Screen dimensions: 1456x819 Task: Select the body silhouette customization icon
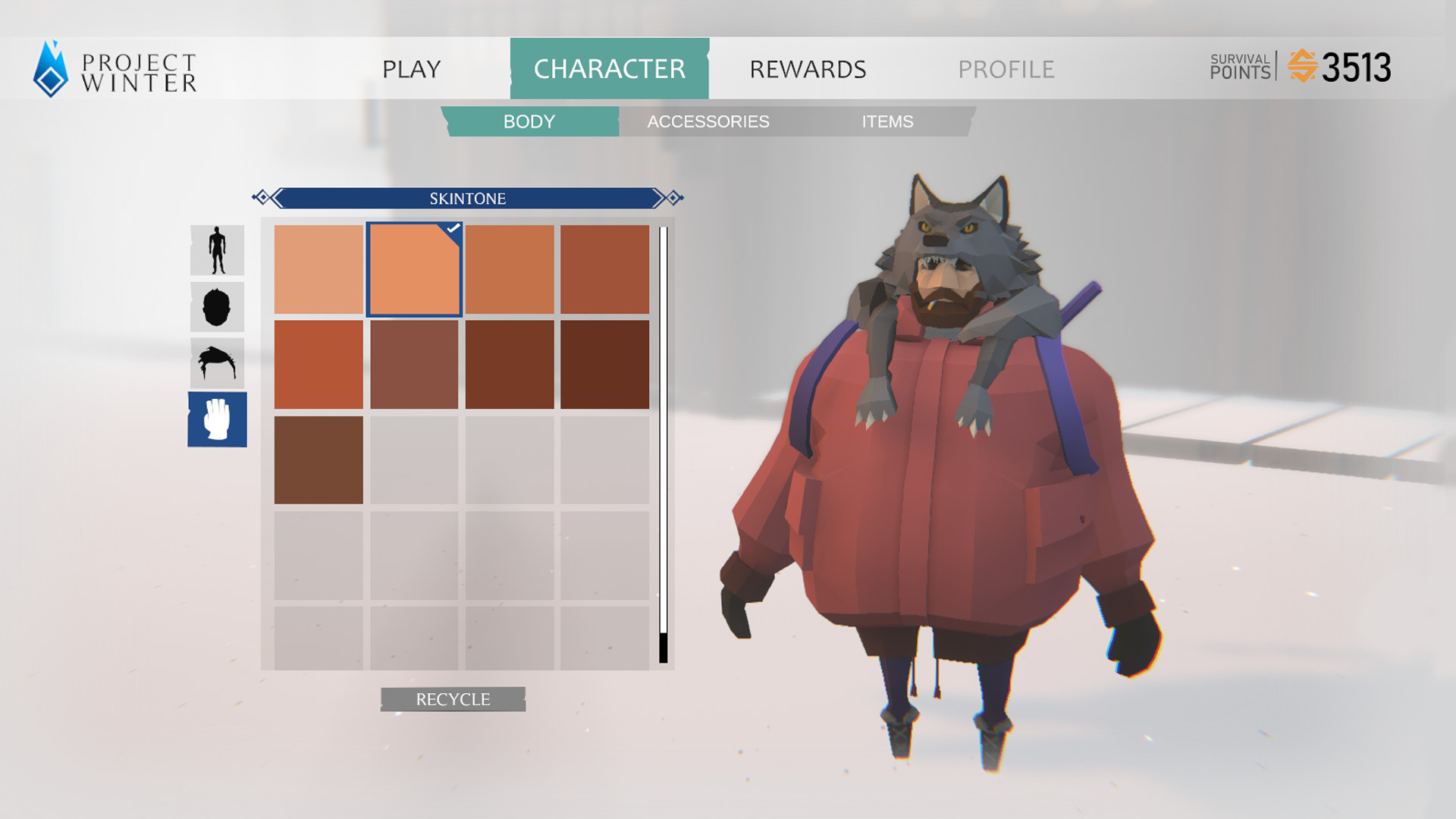(217, 249)
